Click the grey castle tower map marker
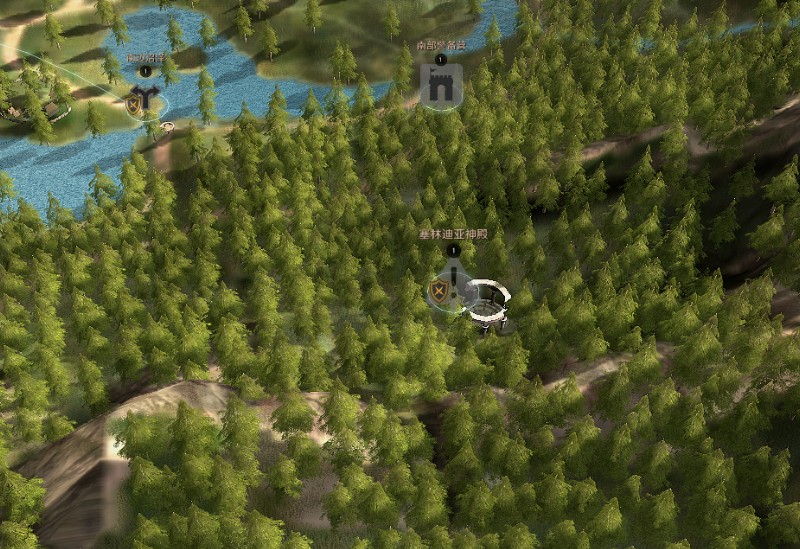Image resolution: width=800 pixels, height=549 pixels. tap(440, 85)
